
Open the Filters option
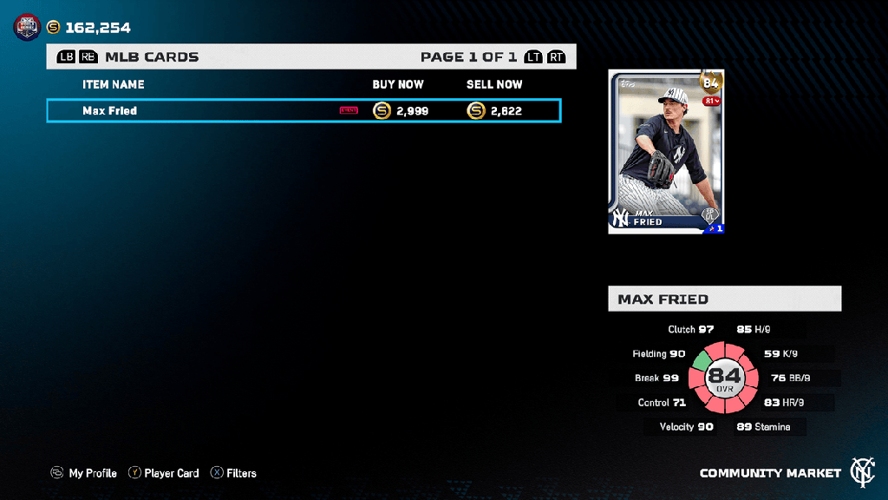click(234, 473)
